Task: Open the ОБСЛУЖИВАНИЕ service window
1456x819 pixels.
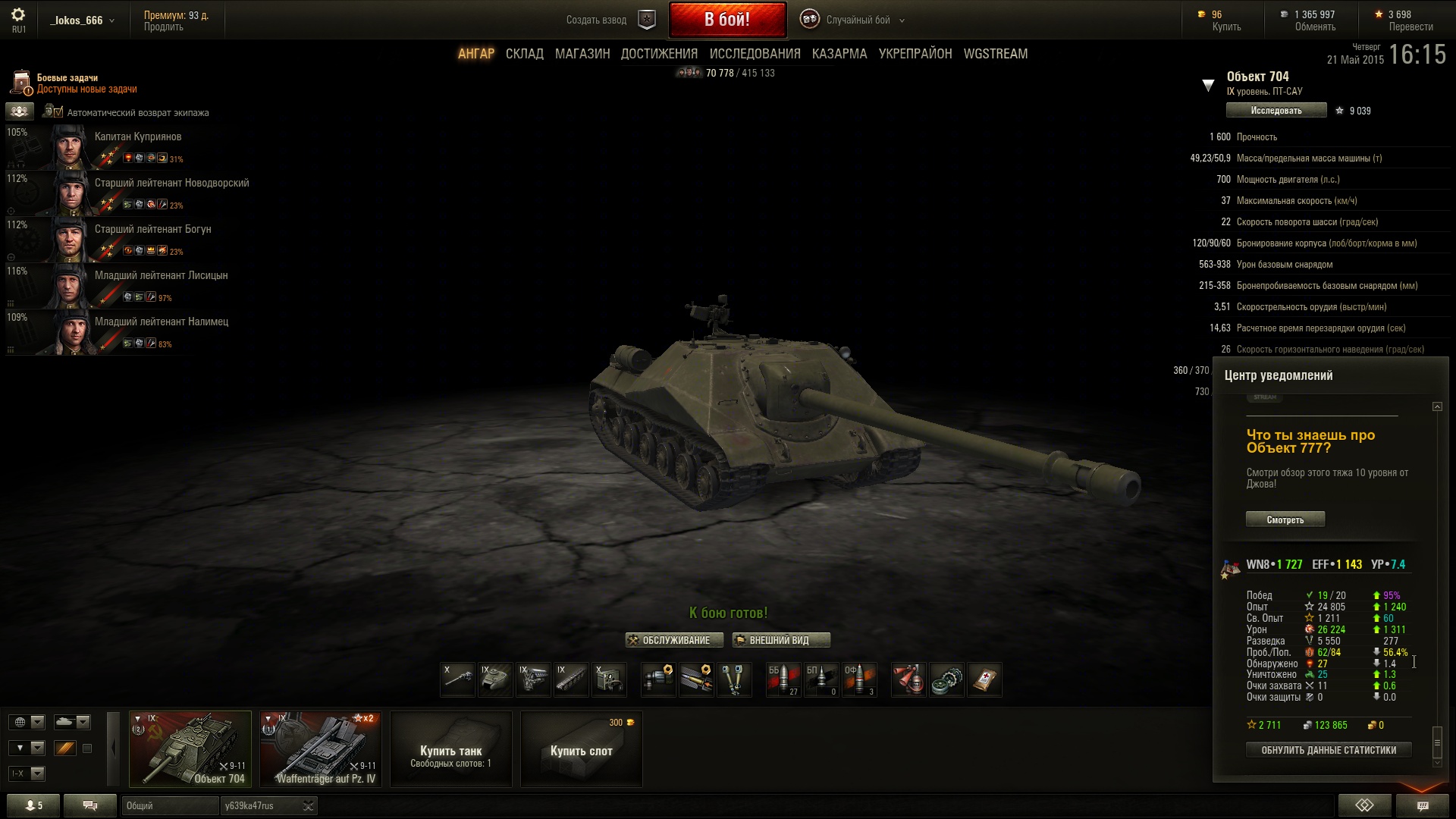Action: click(x=669, y=640)
